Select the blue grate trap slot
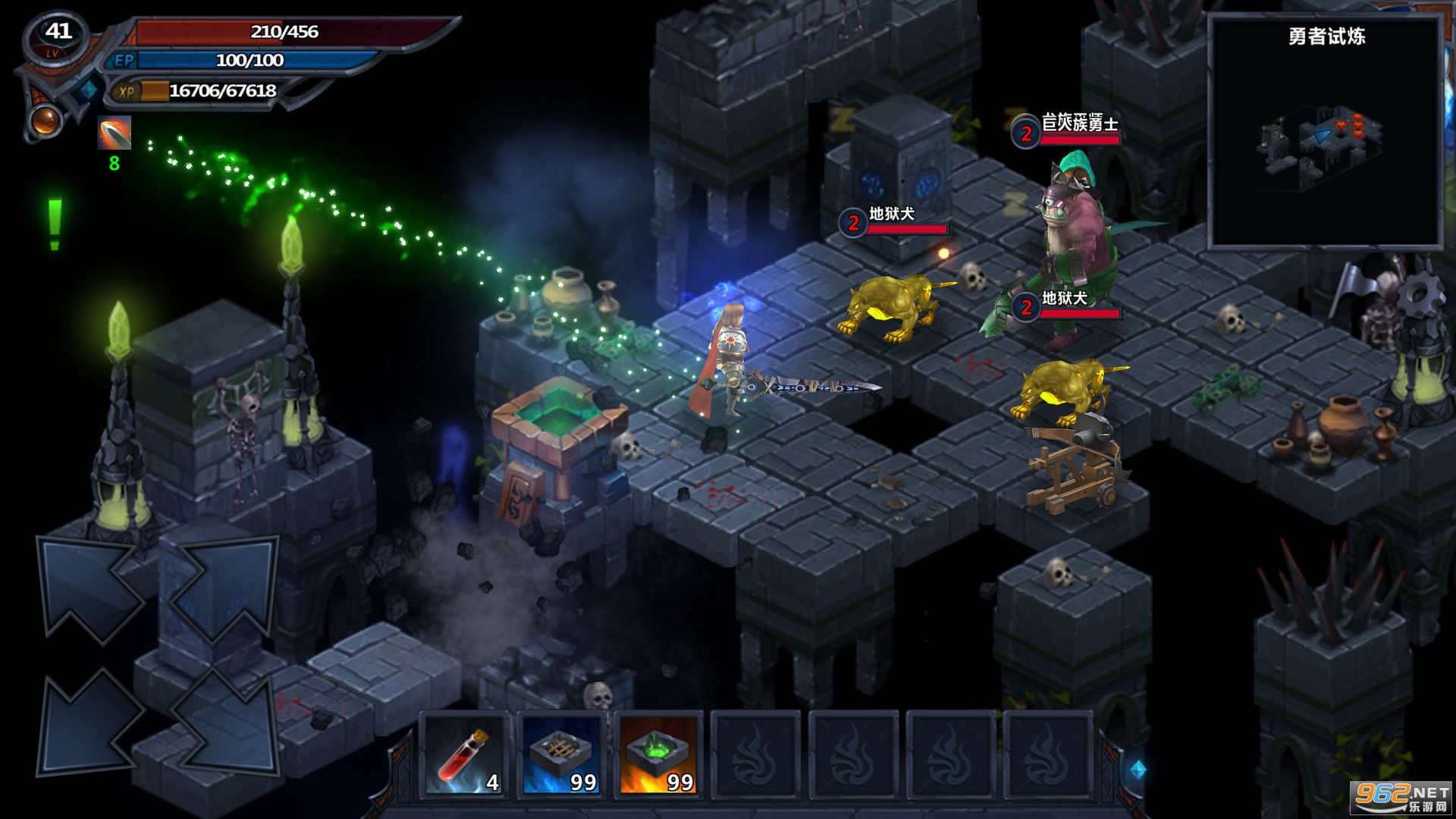 tap(562, 756)
